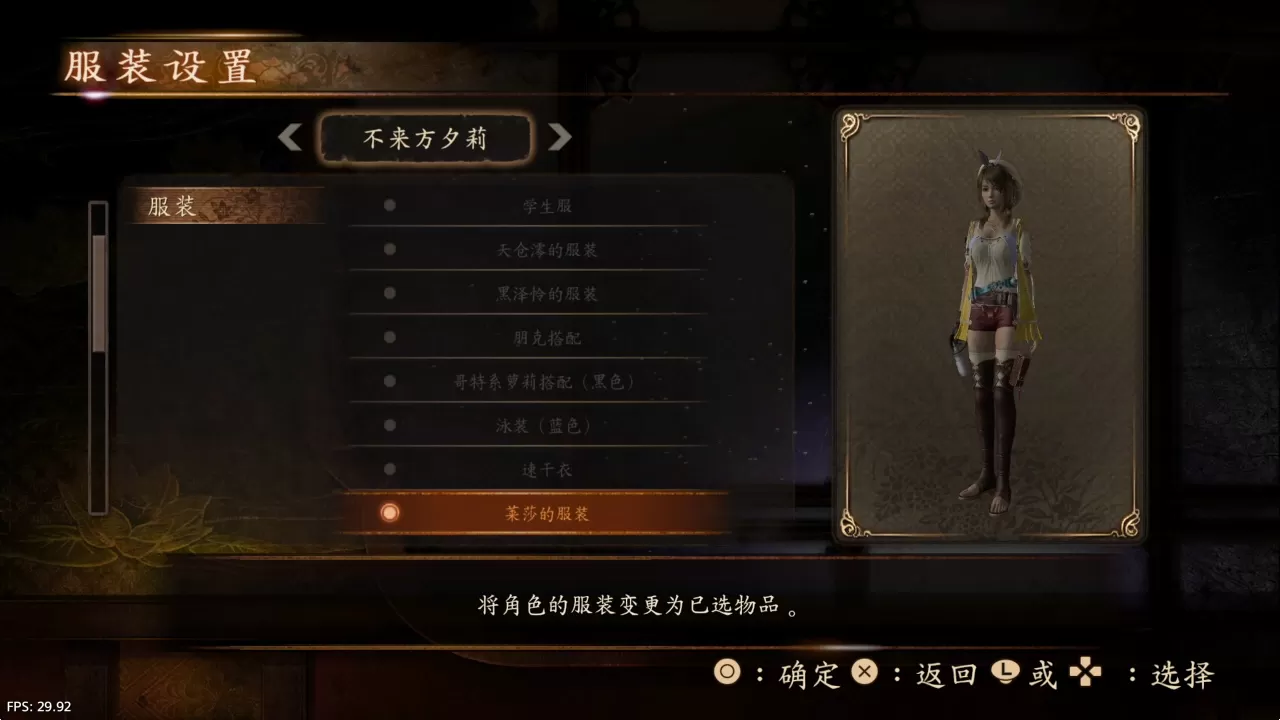1280x720 pixels.
Task: Select the 泳装（蓝色） radio button
Action: click(x=388, y=425)
